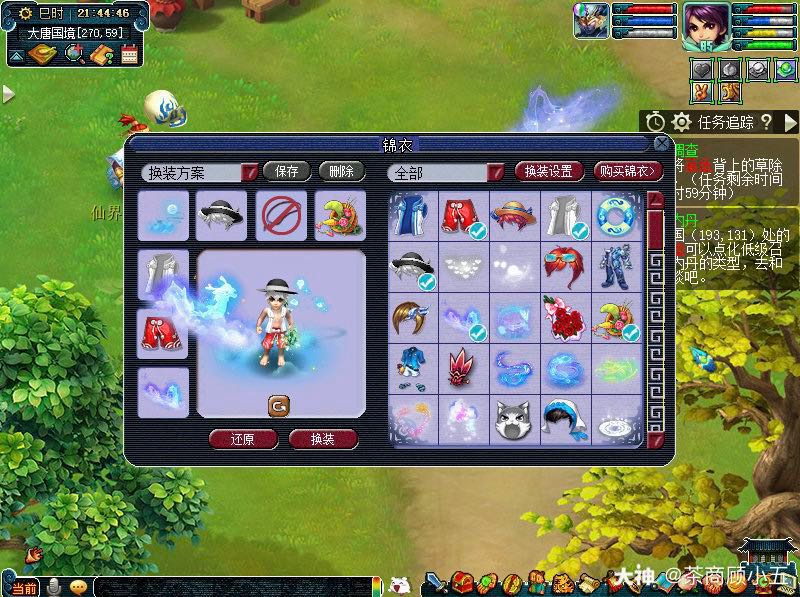Screen dimensions: 800x597
Task: Click the 还原 restore button
Action: (243, 439)
